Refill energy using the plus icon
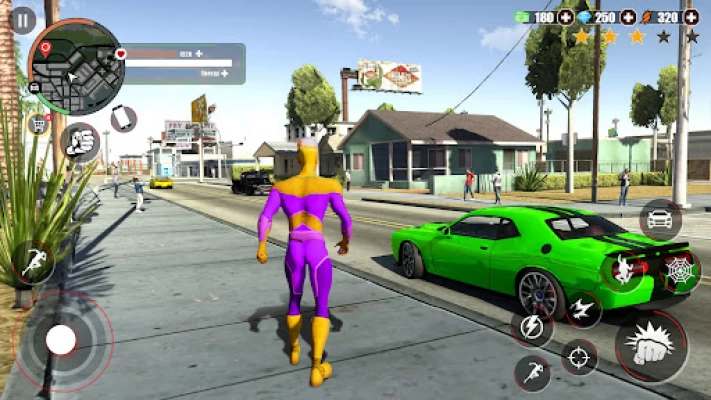This screenshot has height=400, width=711. pos(226,73)
